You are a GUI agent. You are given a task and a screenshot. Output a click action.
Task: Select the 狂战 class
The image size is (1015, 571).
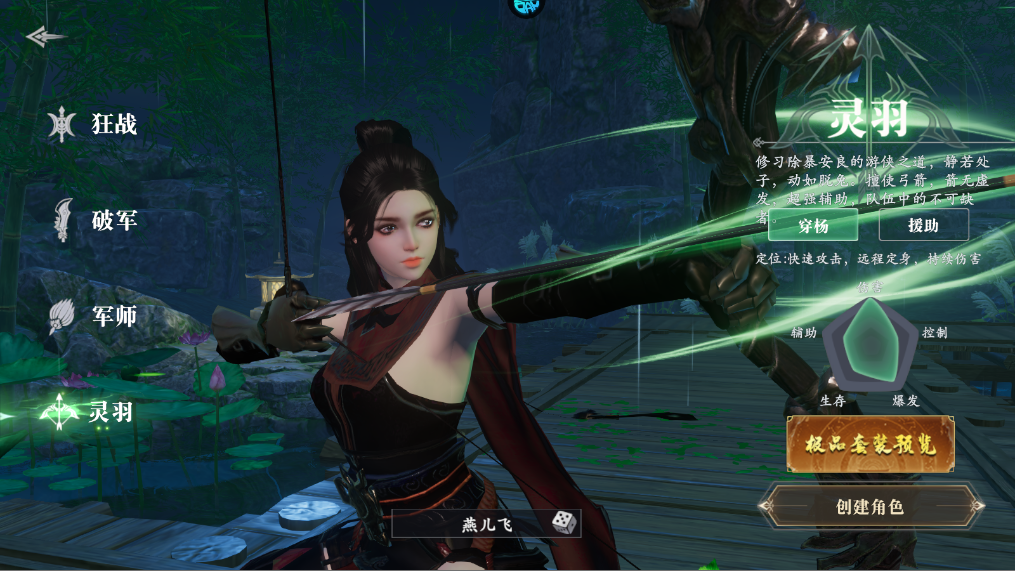tap(96, 125)
